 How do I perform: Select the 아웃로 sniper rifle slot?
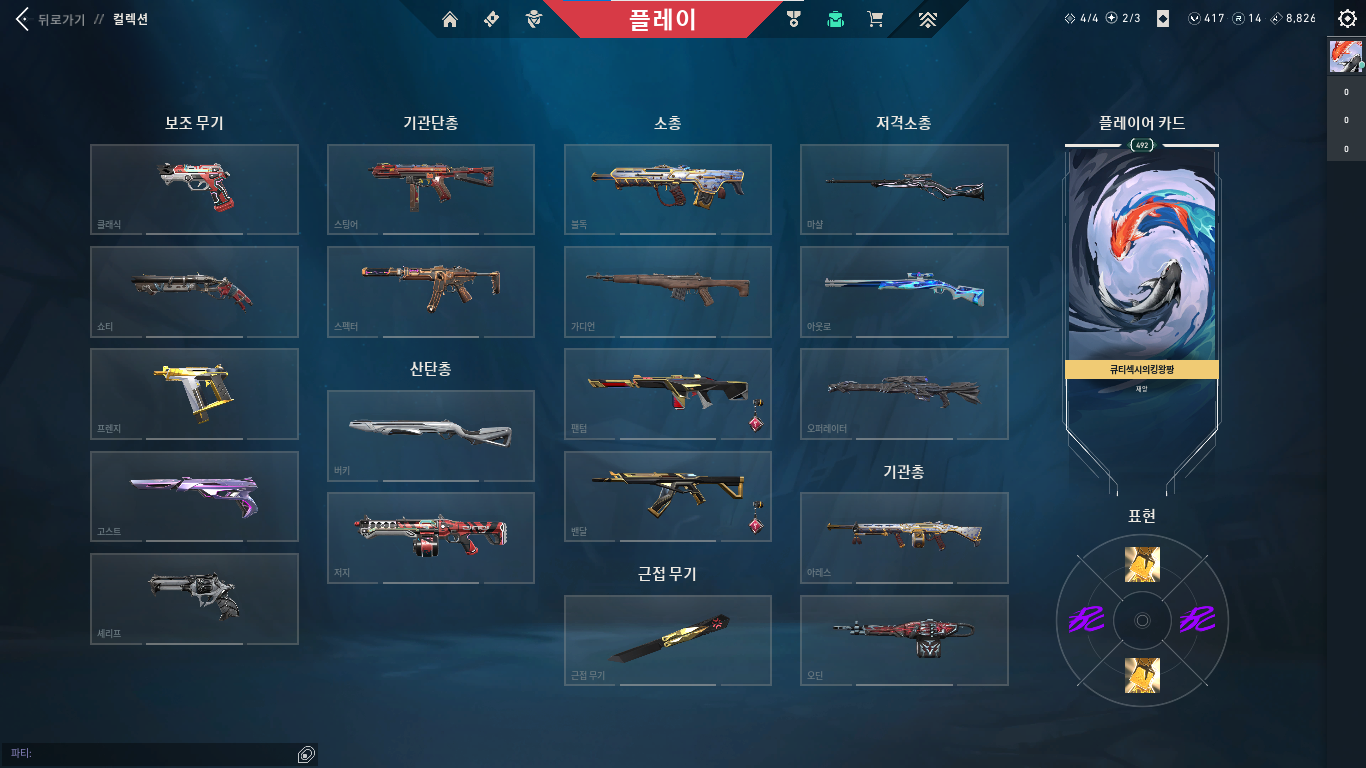[x=904, y=291]
